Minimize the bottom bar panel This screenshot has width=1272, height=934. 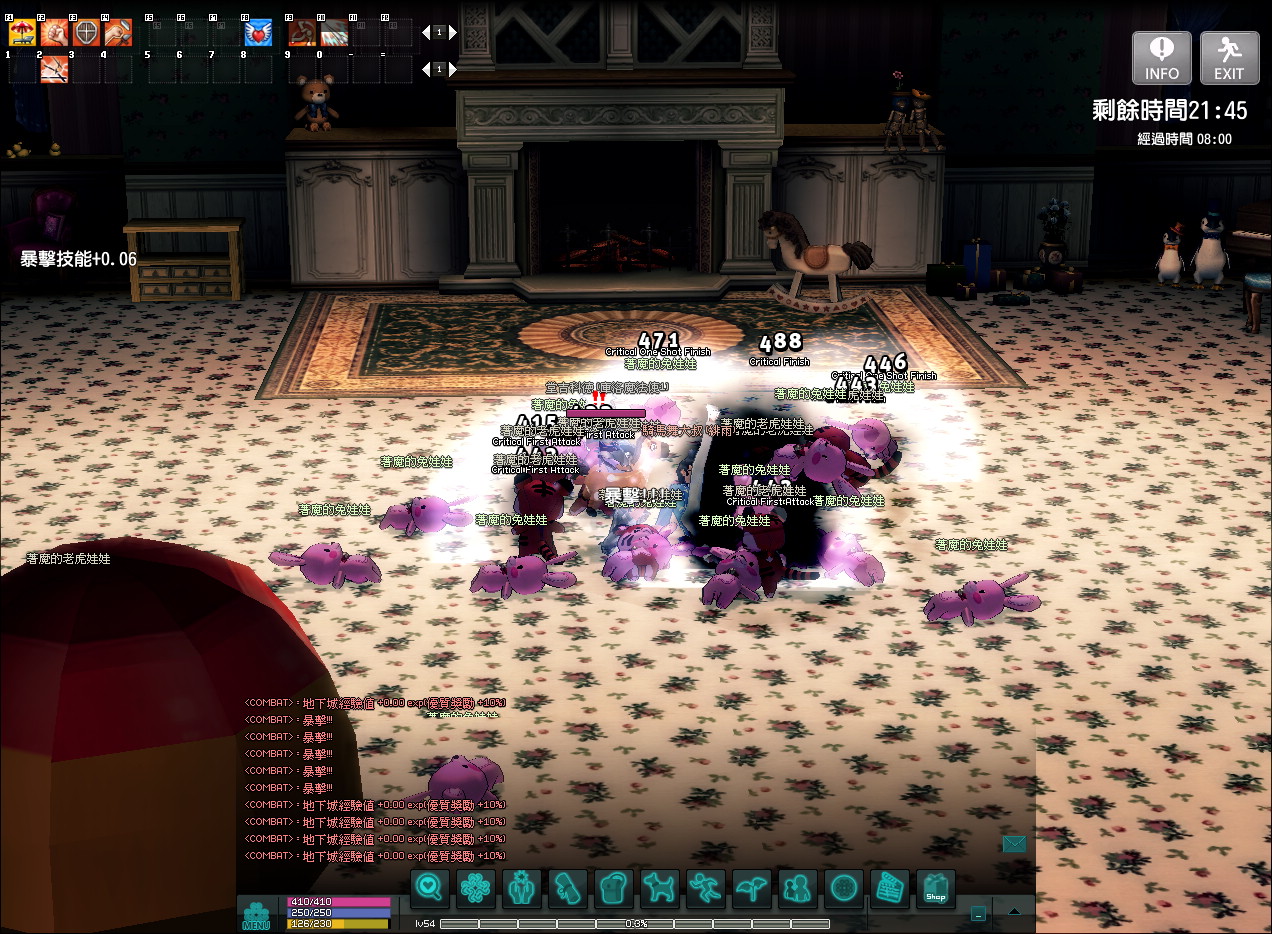[x=978, y=913]
